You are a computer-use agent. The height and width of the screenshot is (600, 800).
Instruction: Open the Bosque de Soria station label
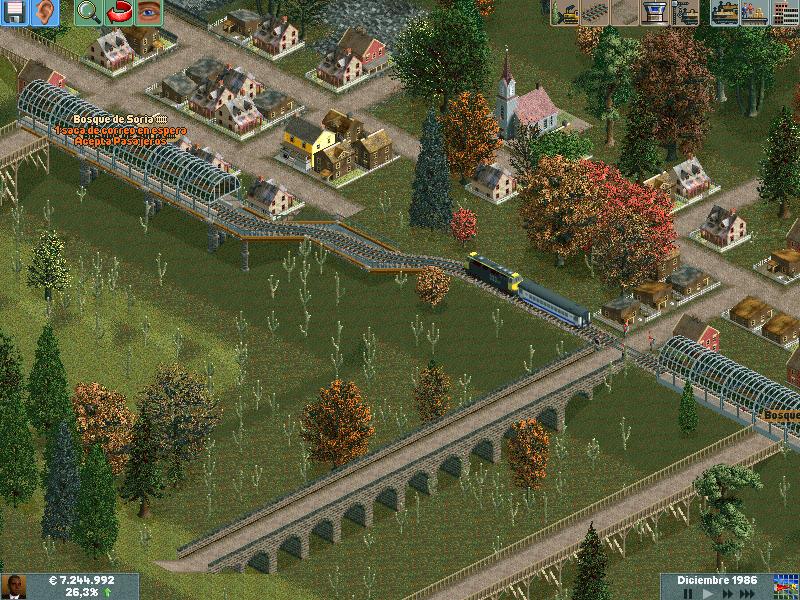click(118, 119)
